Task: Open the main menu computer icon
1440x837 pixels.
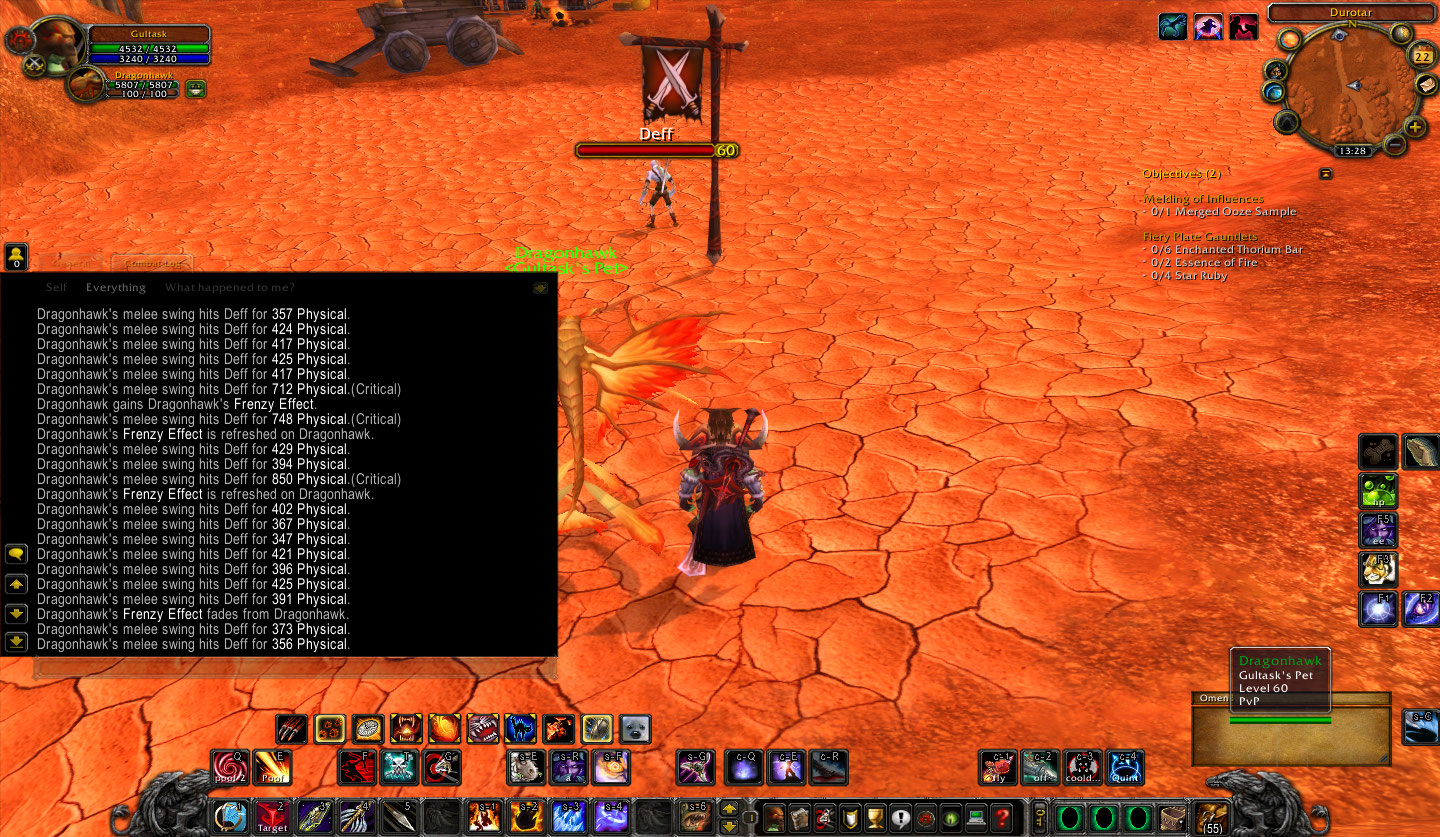Action: point(976,818)
